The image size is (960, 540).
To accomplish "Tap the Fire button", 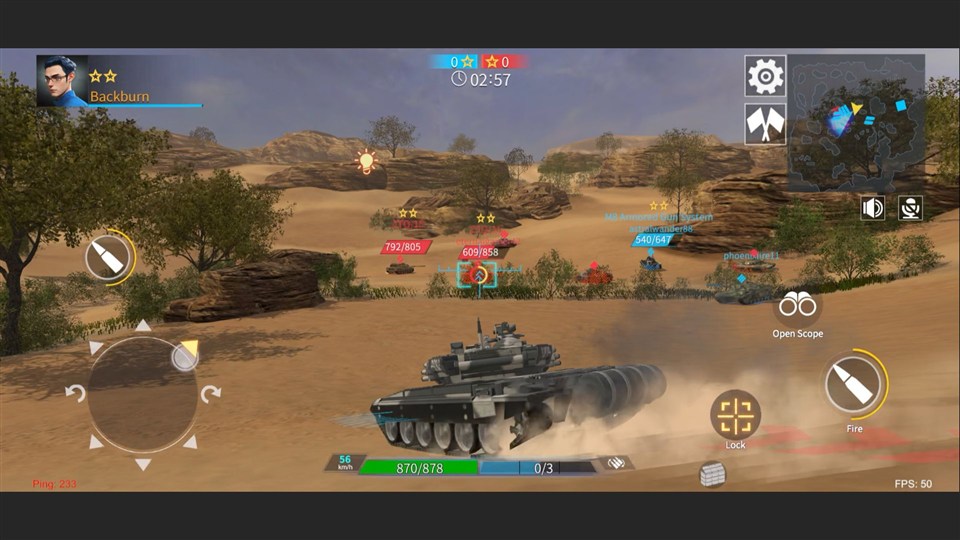I will (854, 385).
